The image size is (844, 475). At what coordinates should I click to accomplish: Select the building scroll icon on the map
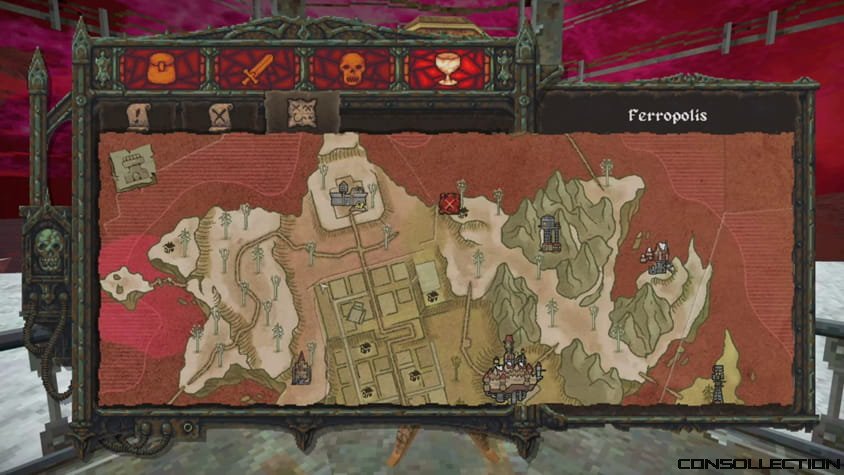tap(132, 166)
